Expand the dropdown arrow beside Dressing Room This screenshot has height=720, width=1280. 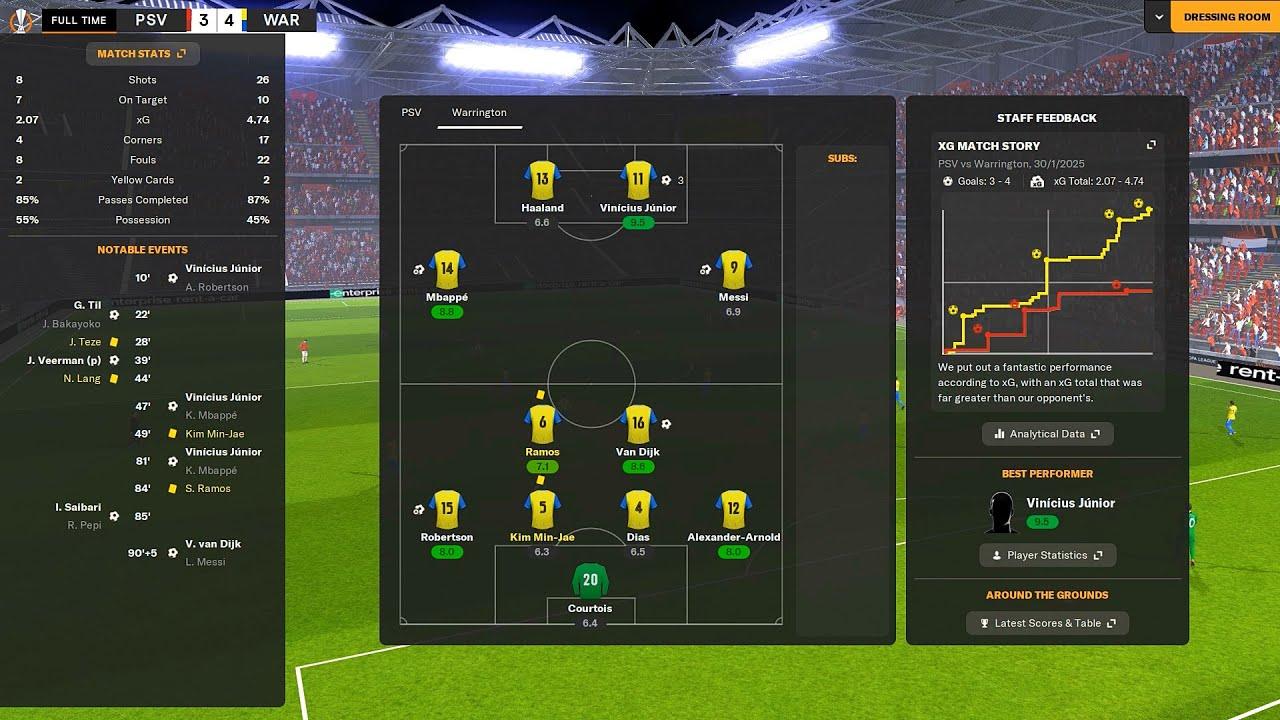1159,17
